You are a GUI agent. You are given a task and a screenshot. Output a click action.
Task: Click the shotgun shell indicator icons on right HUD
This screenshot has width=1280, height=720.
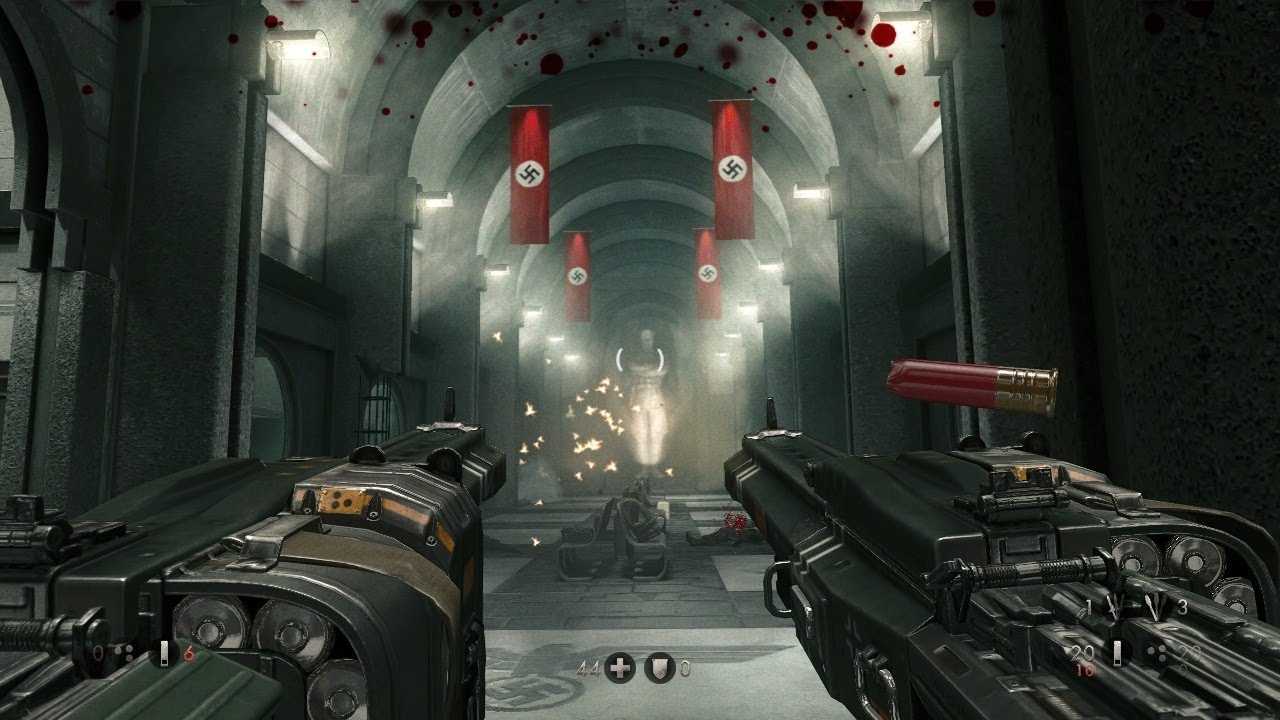click(1157, 653)
